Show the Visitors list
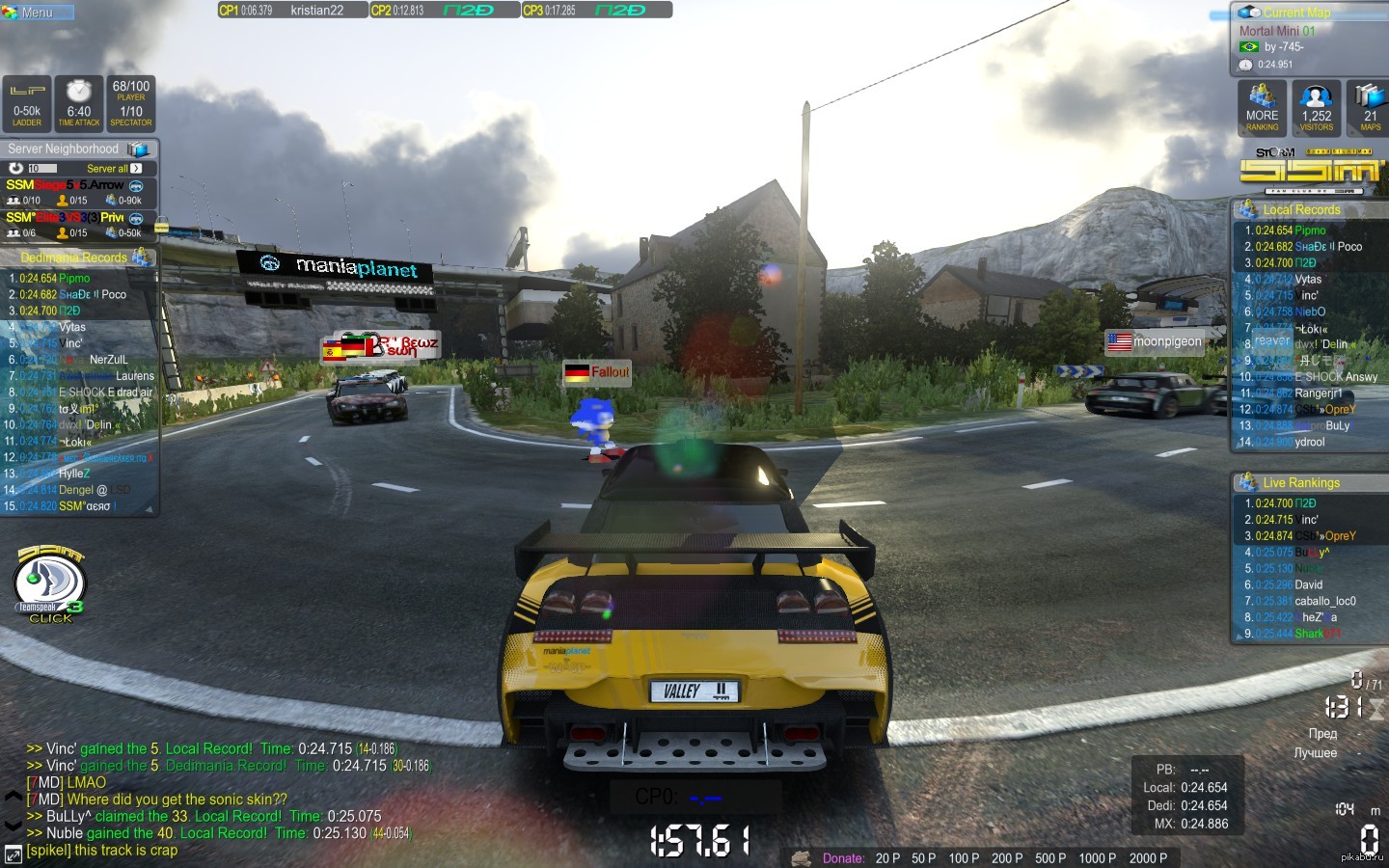1389x868 pixels. point(1316,108)
